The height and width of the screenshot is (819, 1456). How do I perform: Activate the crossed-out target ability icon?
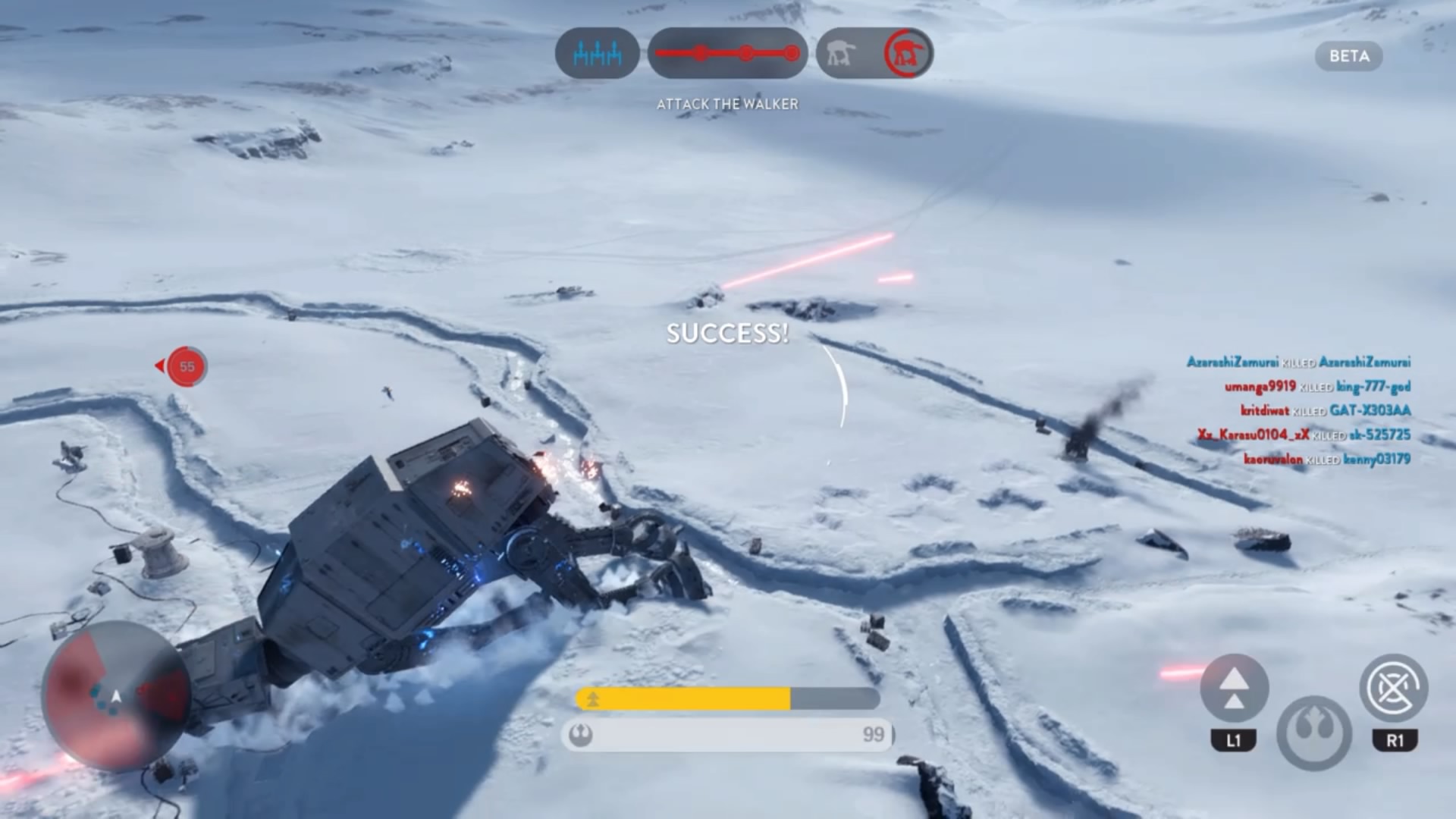(x=1394, y=689)
